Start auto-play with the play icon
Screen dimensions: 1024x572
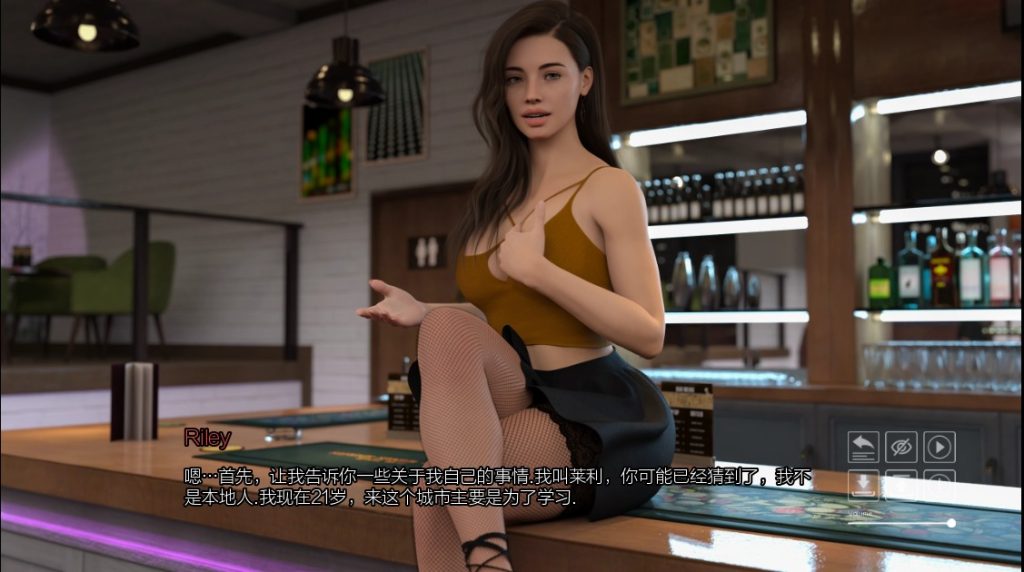(939, 447)
